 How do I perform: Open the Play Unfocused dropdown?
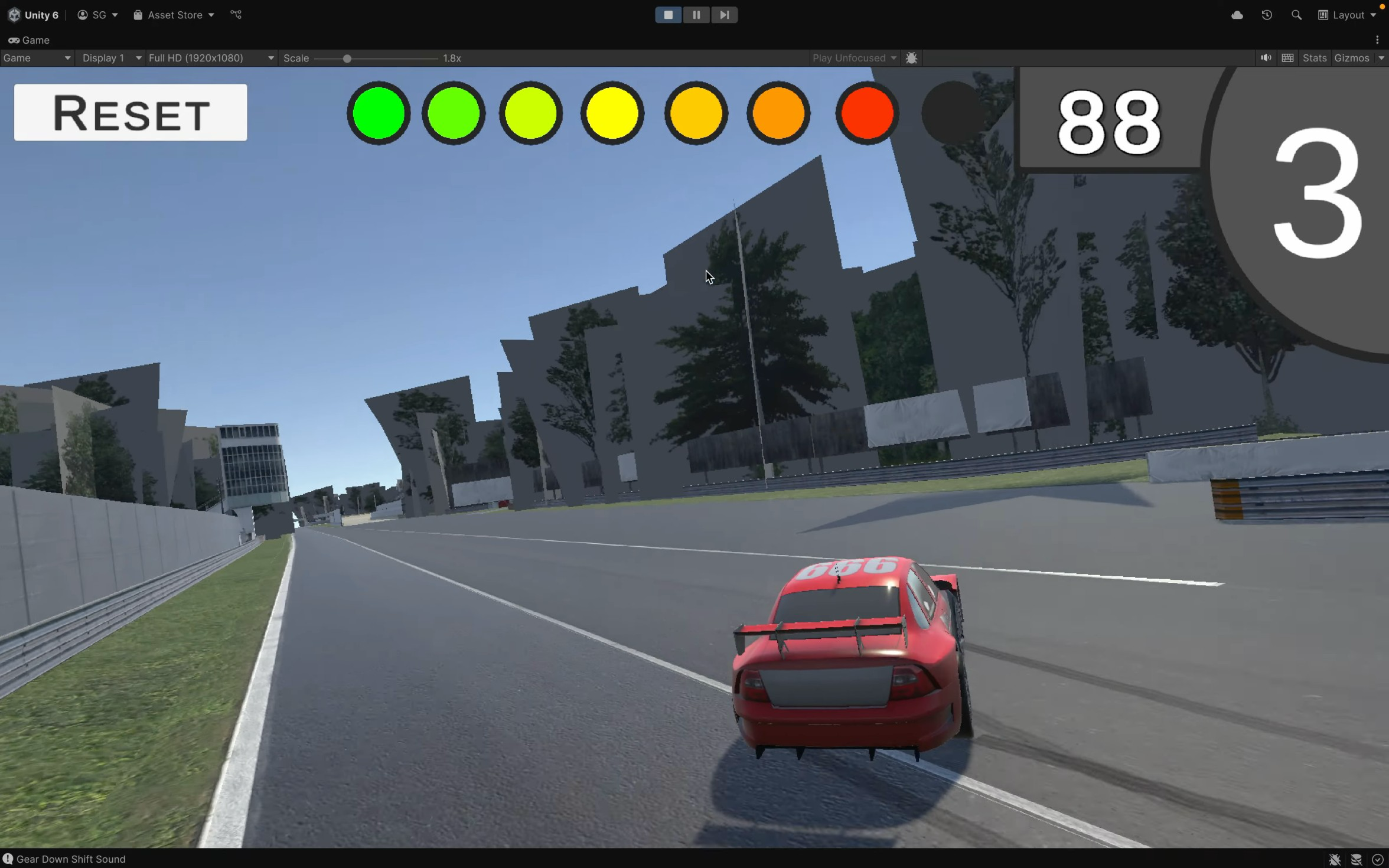click(853, 58)
